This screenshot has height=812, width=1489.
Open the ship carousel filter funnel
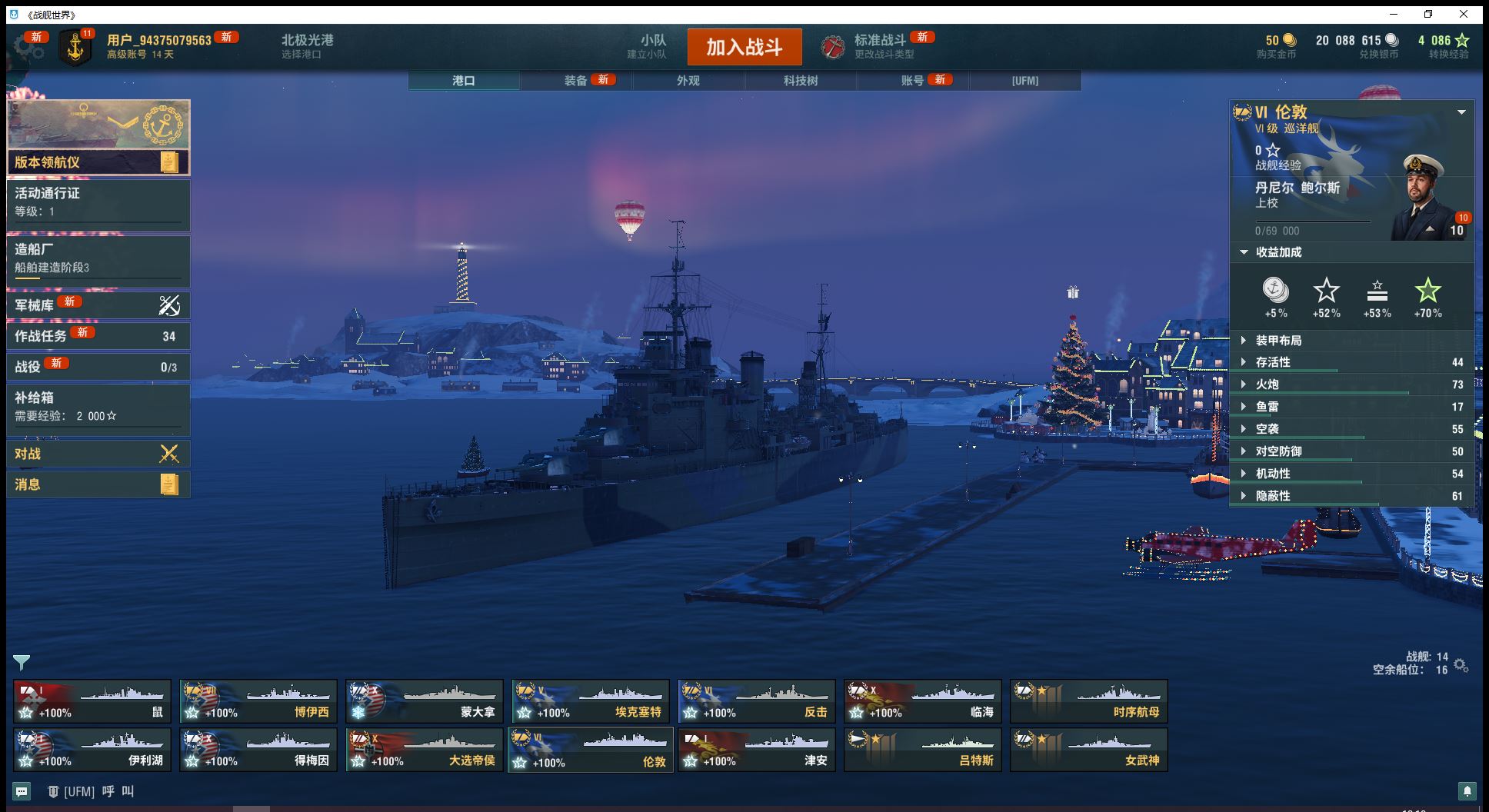point(22,662)
